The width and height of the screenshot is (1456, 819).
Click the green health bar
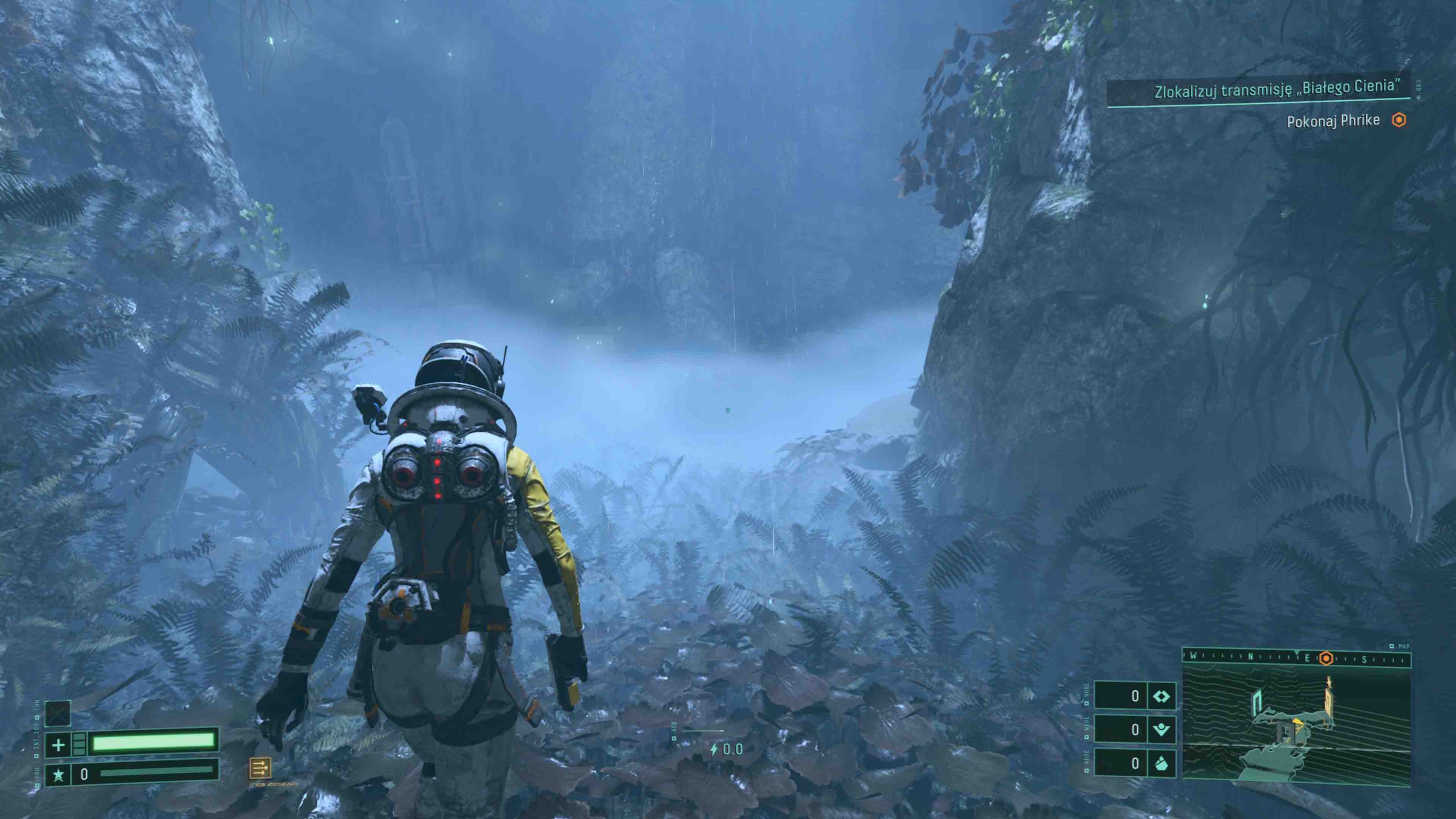click(x=154, y=744)
